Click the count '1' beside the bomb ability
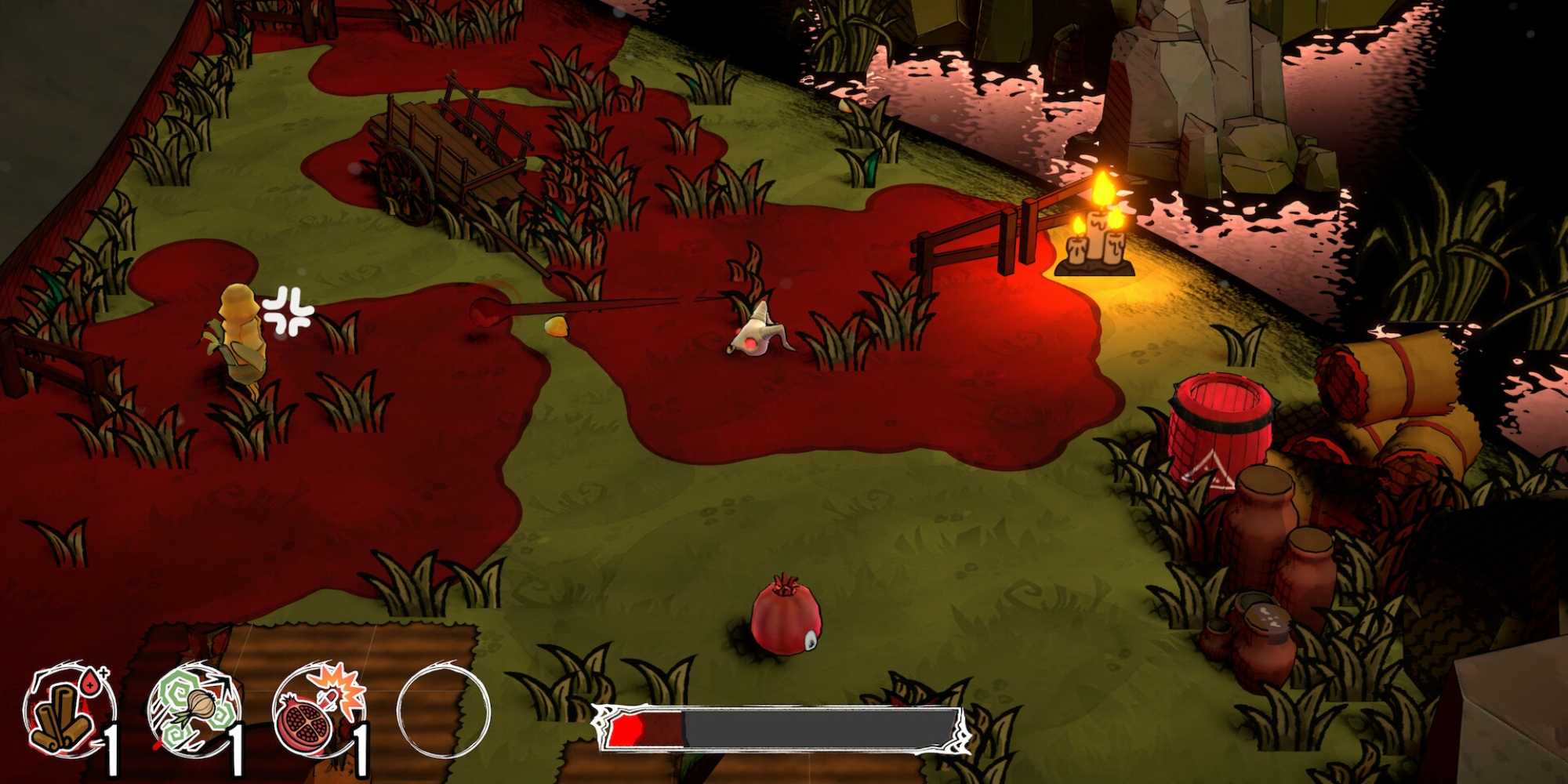This screenshot has height=784, width=1568. 361,745
